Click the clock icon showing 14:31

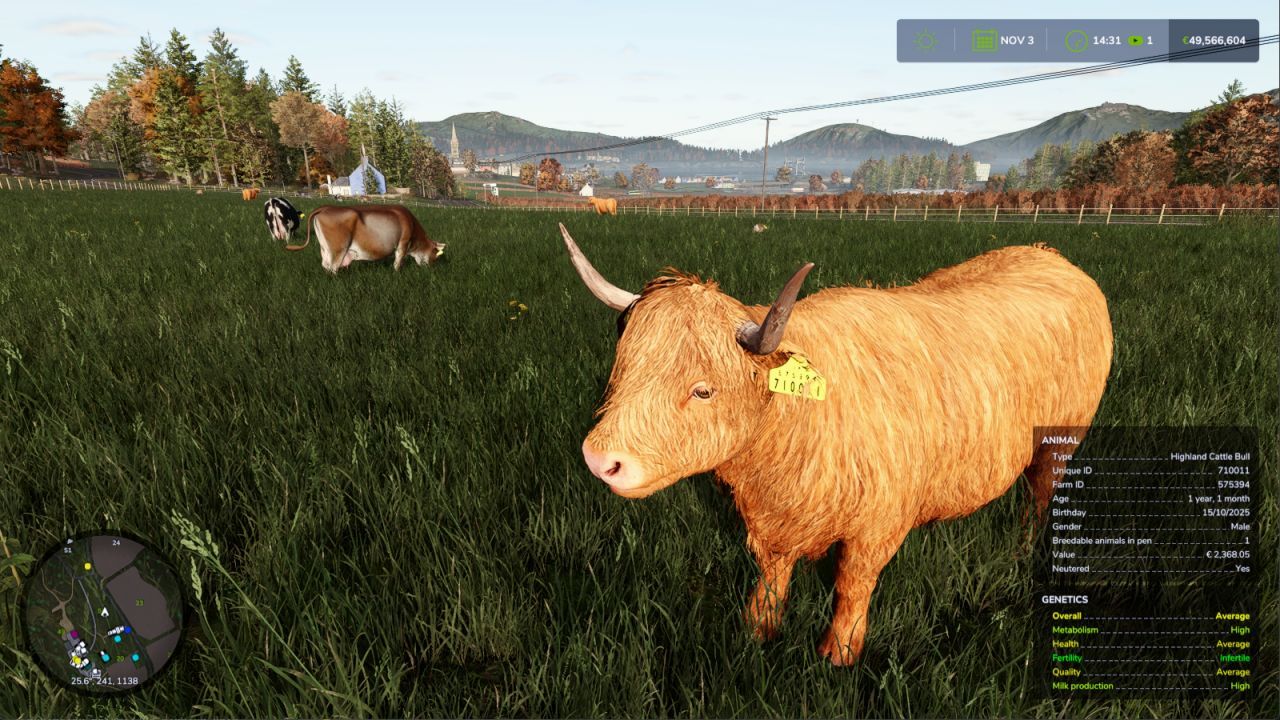[1076, 40]
